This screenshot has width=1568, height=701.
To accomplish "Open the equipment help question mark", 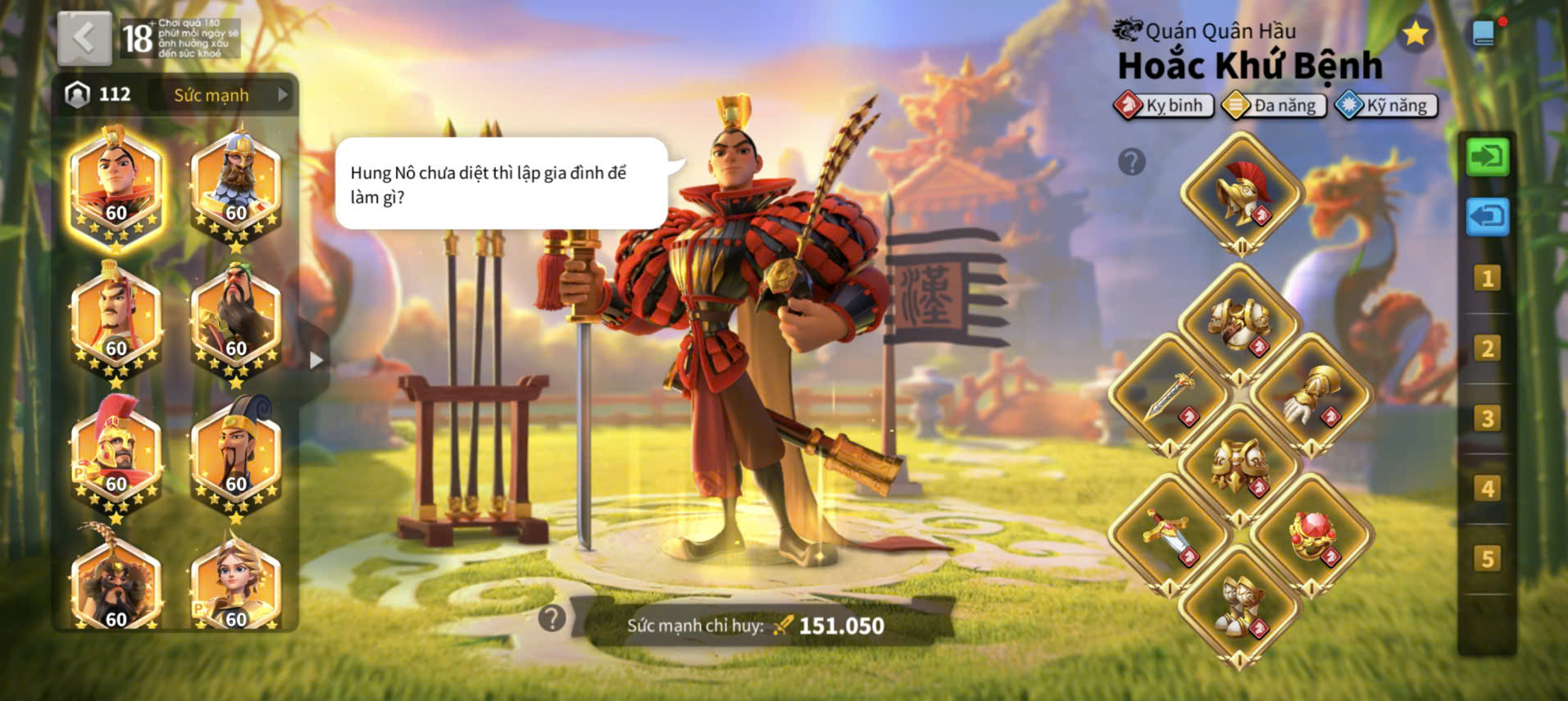I will (x=1131, y=162).
